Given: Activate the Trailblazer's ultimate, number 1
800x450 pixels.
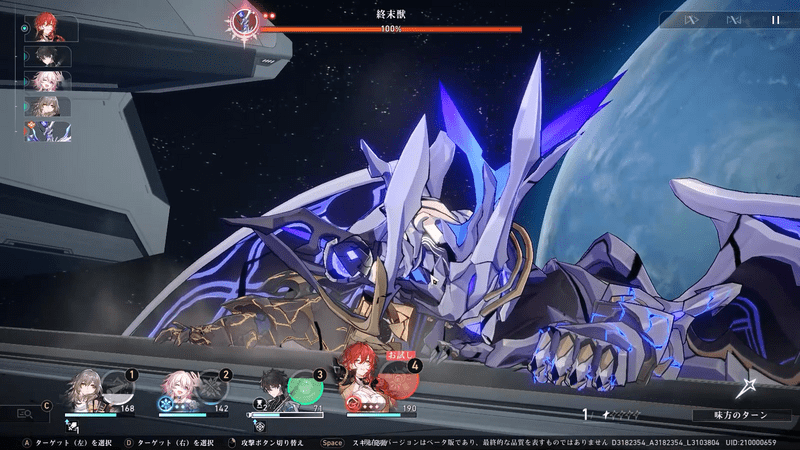Looking at the screenshot, I should (118, 386).
